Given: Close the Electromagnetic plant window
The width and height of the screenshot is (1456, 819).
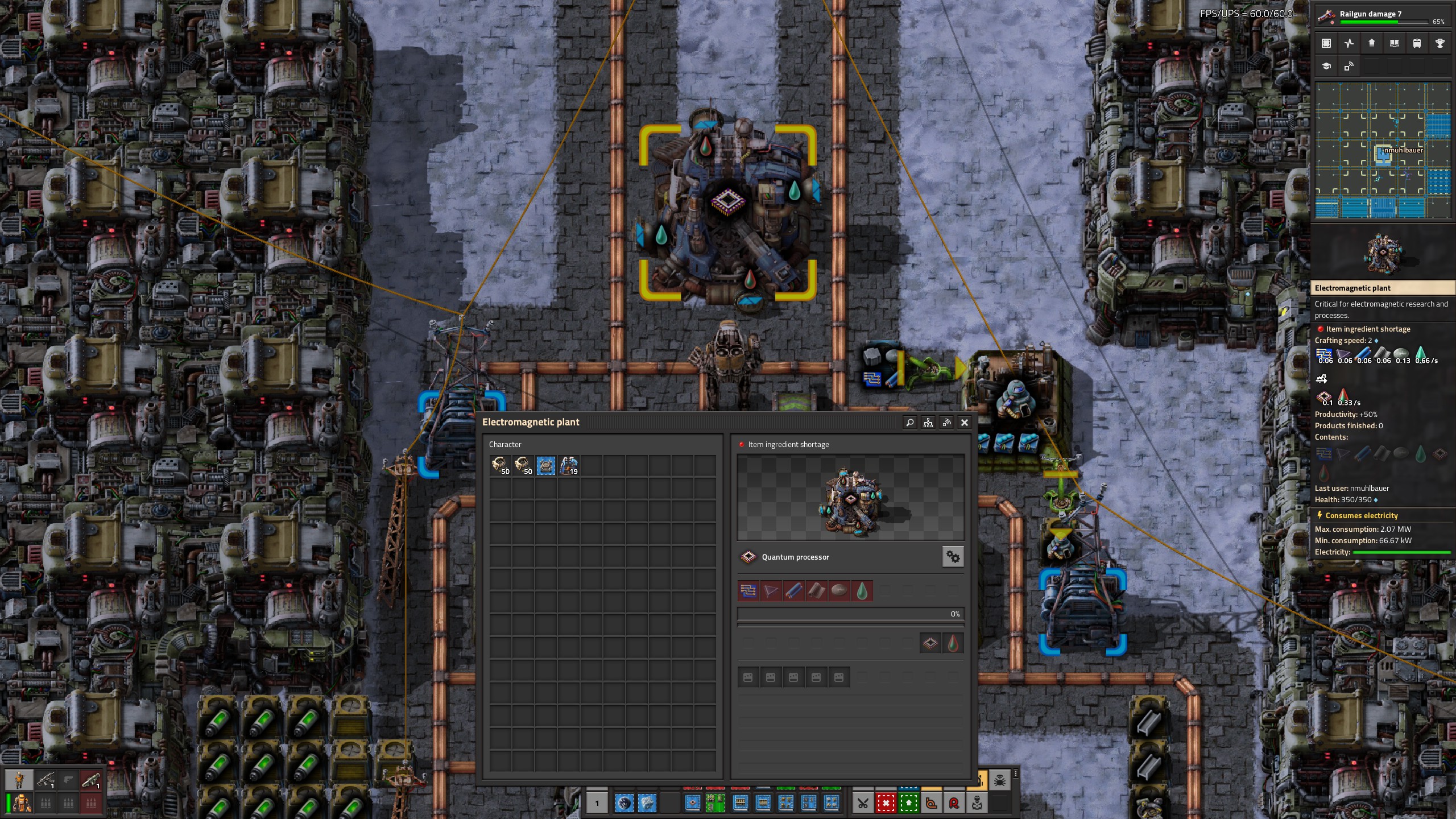Looking at the screenshot, I should coord(964,423).
